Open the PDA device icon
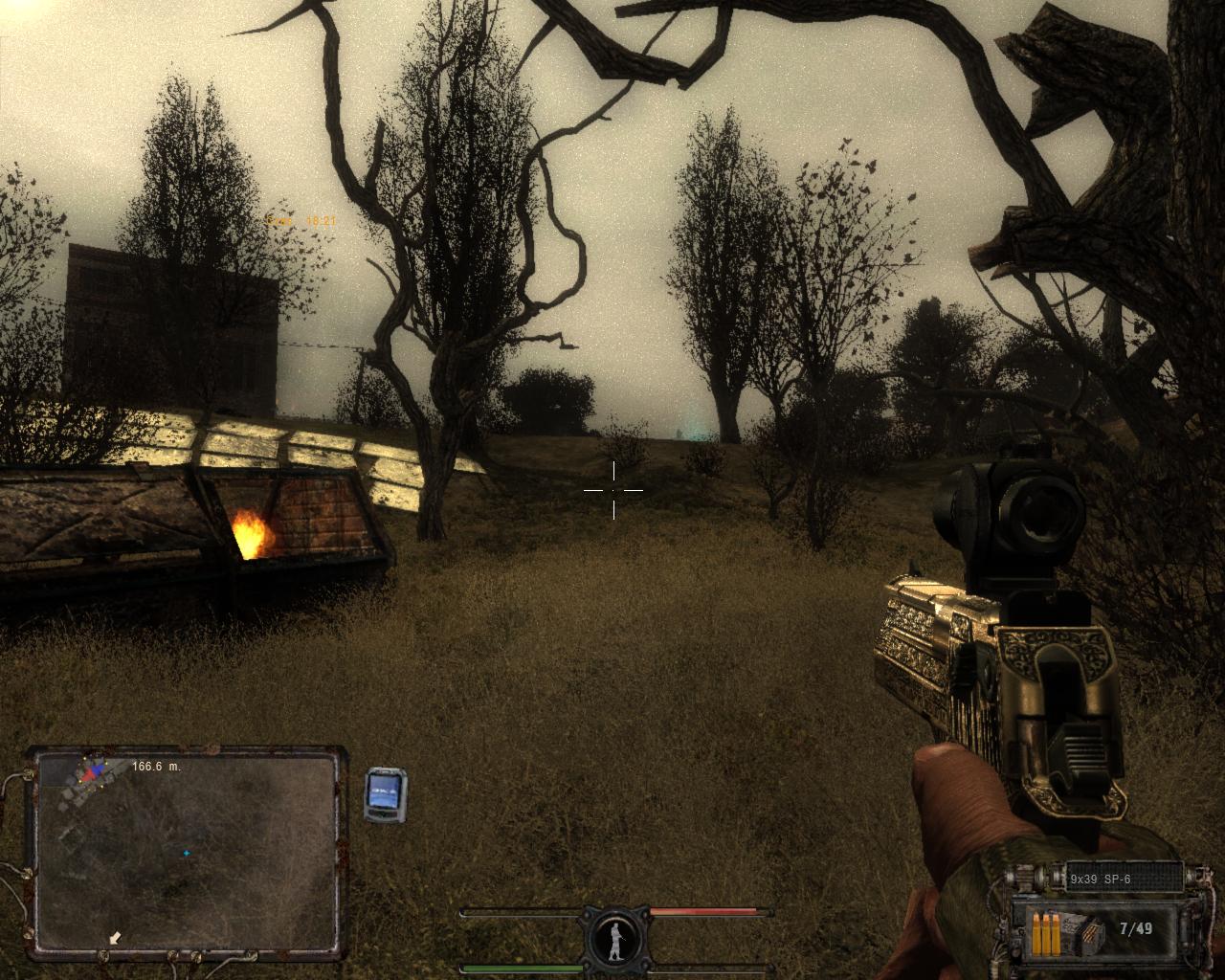 coord(386,794)
